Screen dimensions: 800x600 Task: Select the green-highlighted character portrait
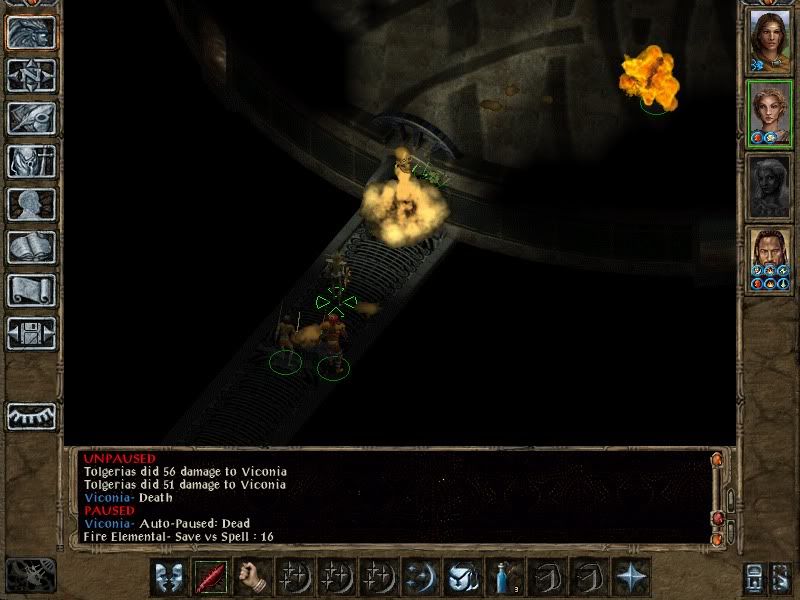(769, 114)
